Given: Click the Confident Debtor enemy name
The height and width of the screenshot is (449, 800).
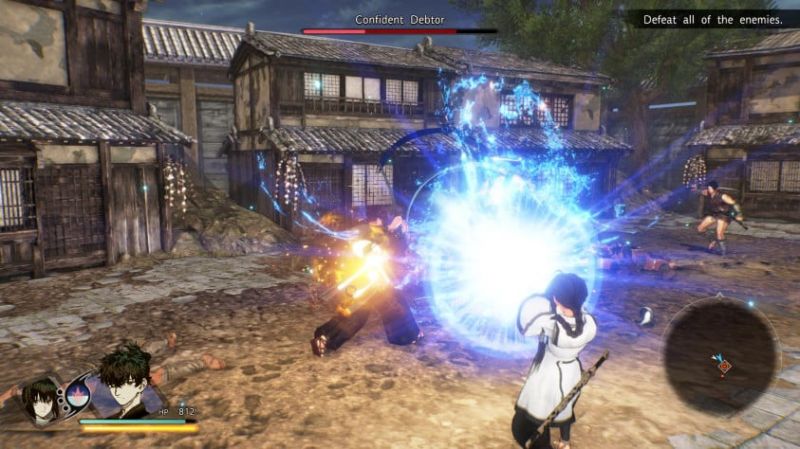Looking at the screenshot, I should point(399,19).
